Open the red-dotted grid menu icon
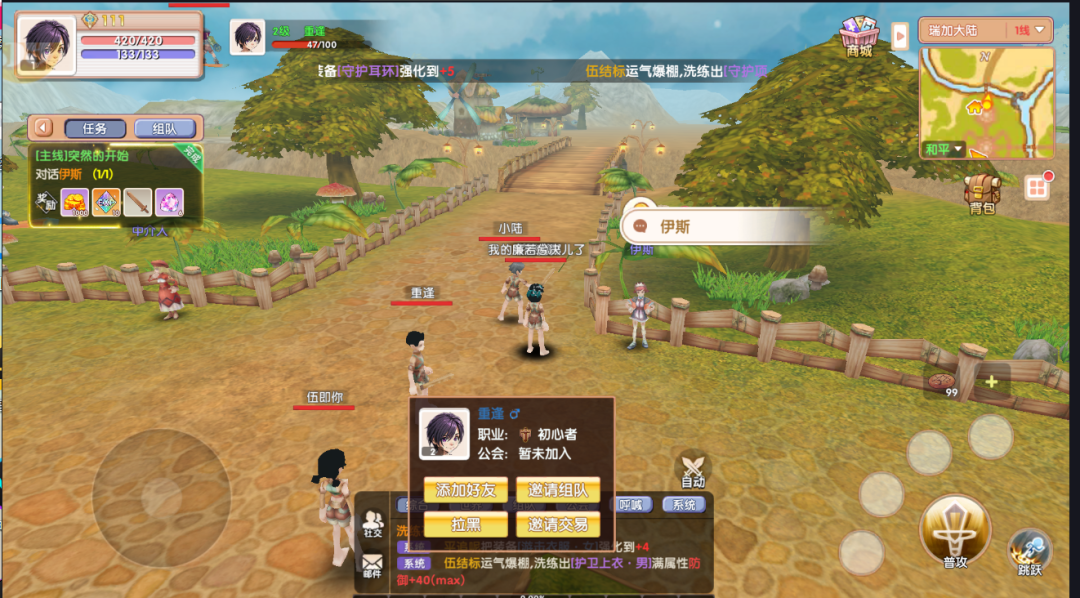 pos(1038,186)
